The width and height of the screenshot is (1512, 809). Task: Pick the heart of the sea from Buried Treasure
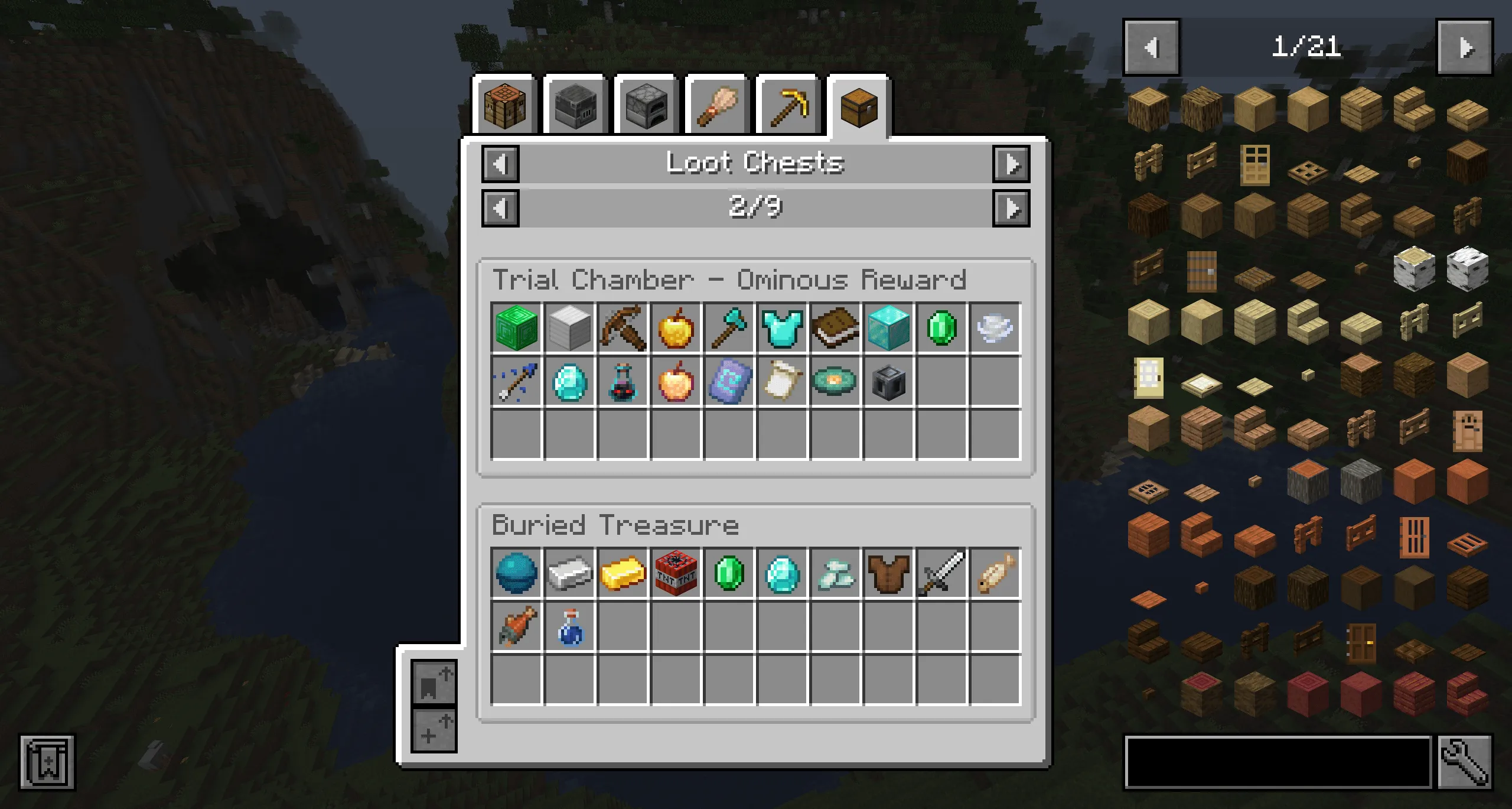[x=516, y=572]
